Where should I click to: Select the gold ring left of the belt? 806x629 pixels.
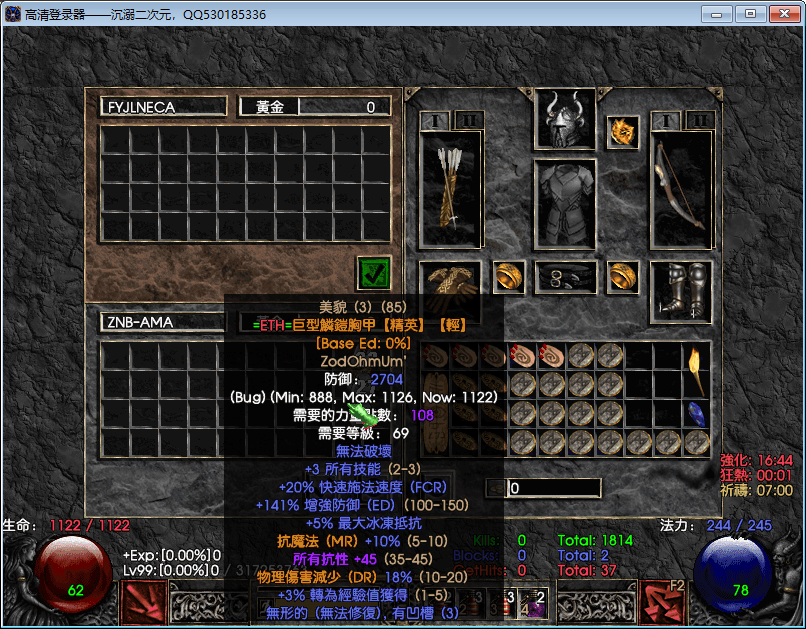coord(509,277)
